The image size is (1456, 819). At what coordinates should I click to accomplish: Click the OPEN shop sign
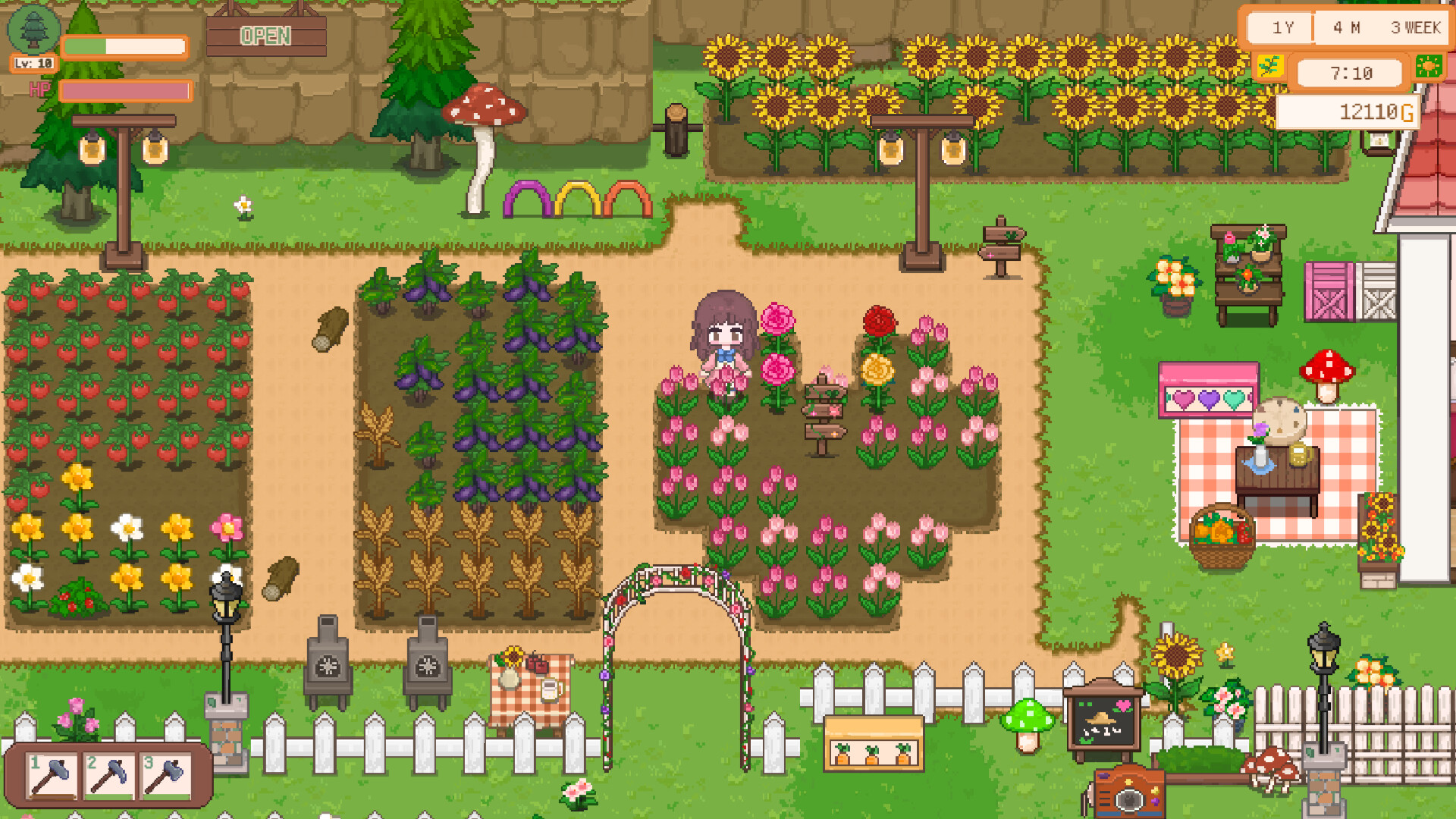click(x=265, y=35)
